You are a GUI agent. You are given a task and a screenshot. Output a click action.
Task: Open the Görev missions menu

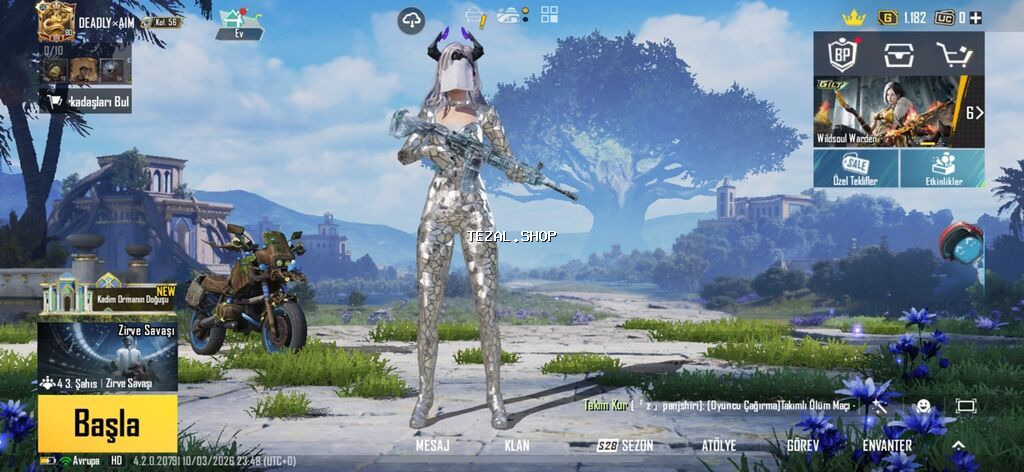coord(802,445)
